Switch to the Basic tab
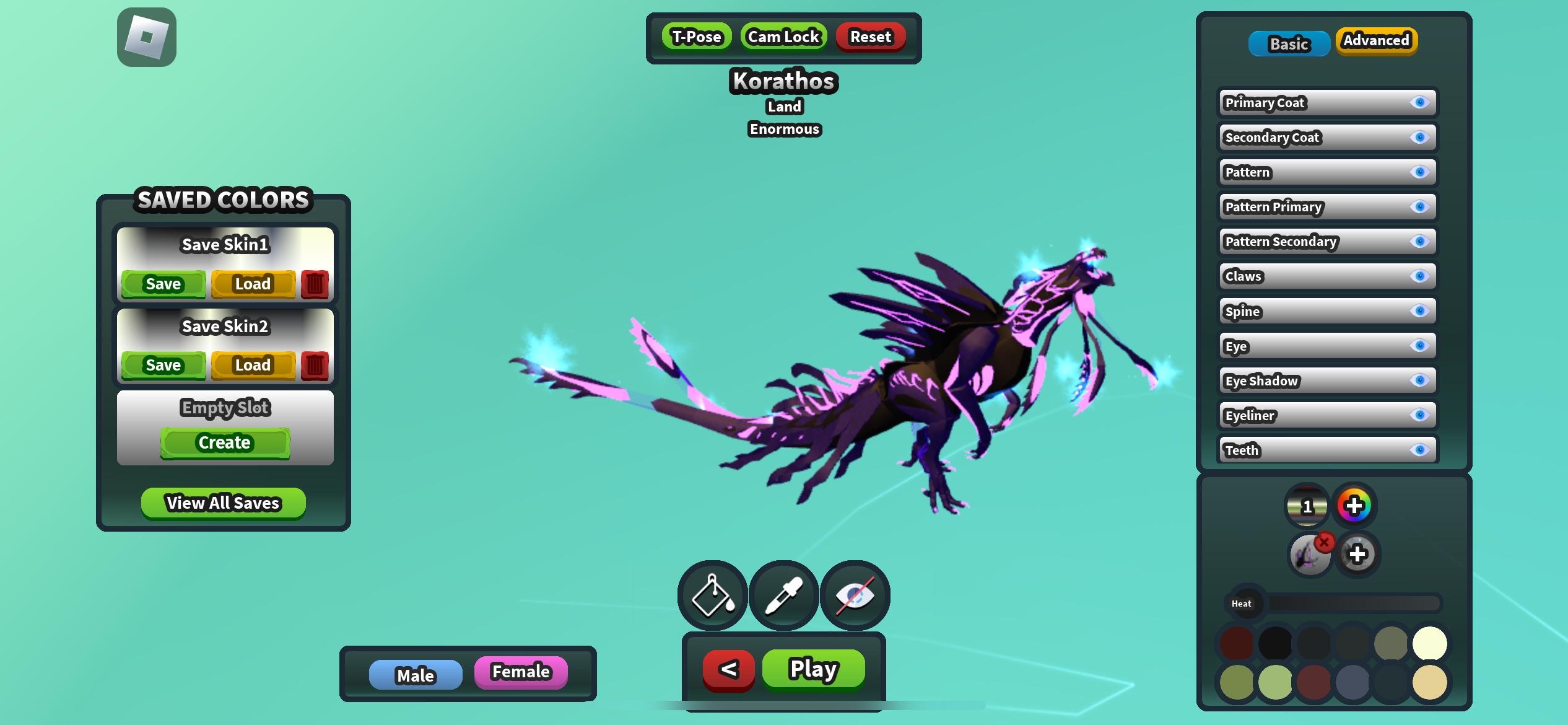This screenshot has width=1568, height=725. (x=1289, y=43)
